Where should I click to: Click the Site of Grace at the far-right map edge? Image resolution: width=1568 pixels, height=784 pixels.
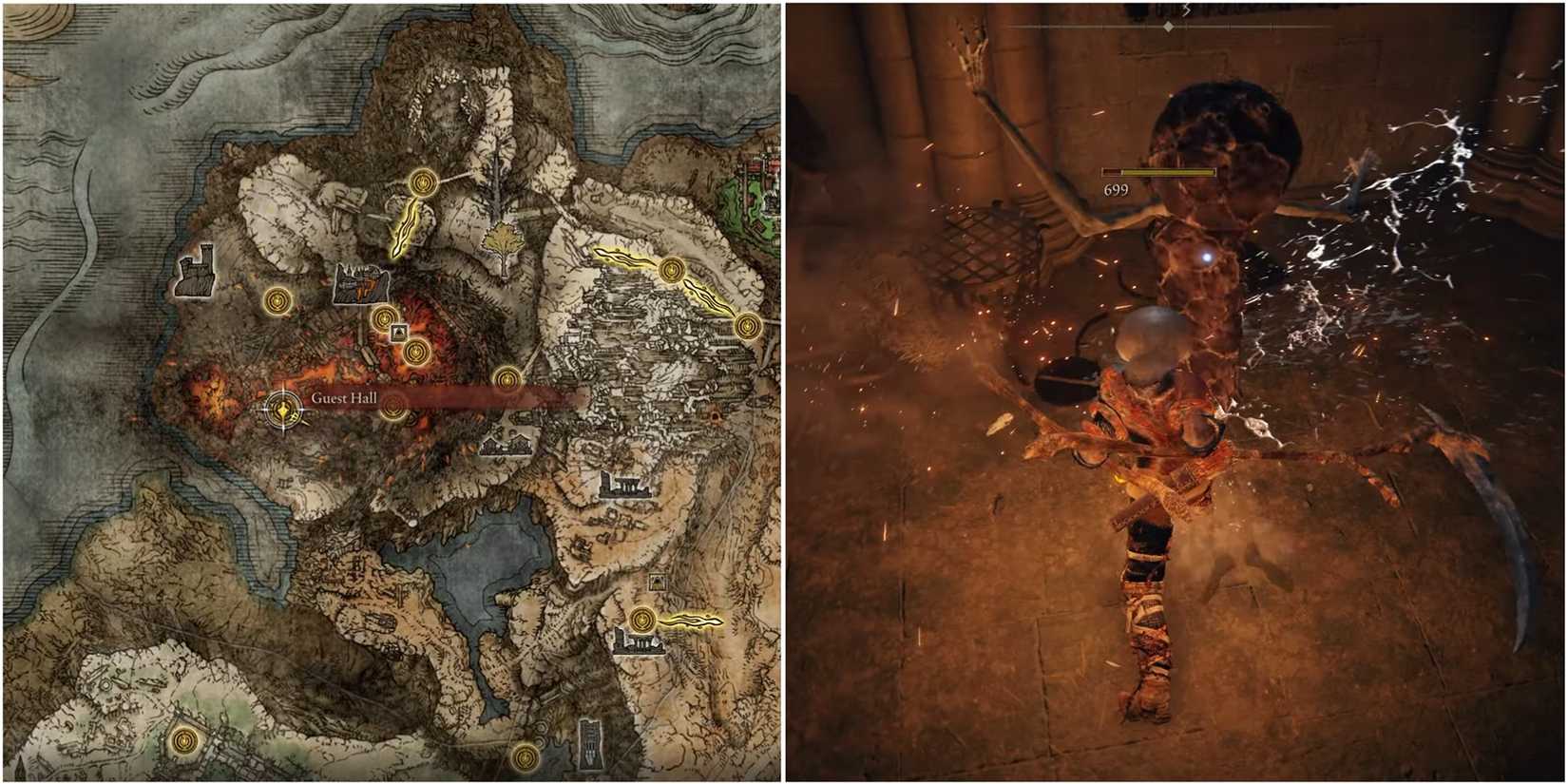point(748,328)
